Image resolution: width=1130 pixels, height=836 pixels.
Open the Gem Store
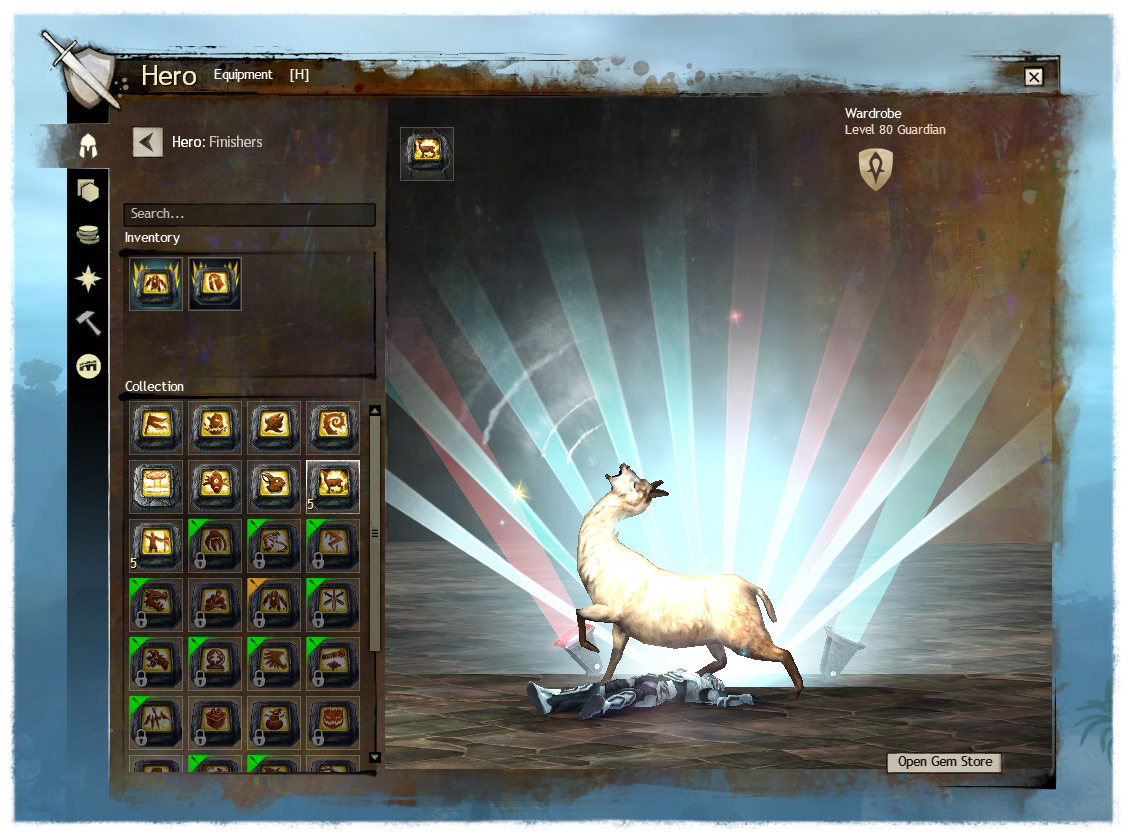click(x=944, y=762)
